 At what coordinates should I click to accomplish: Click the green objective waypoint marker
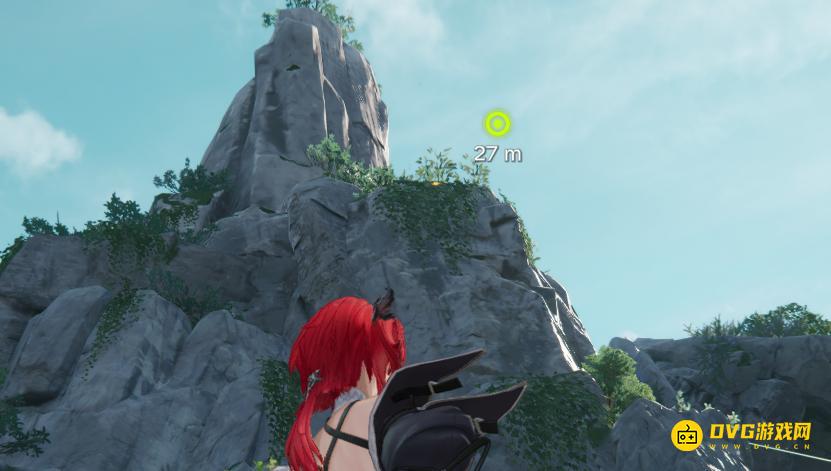tap(497, 124)
